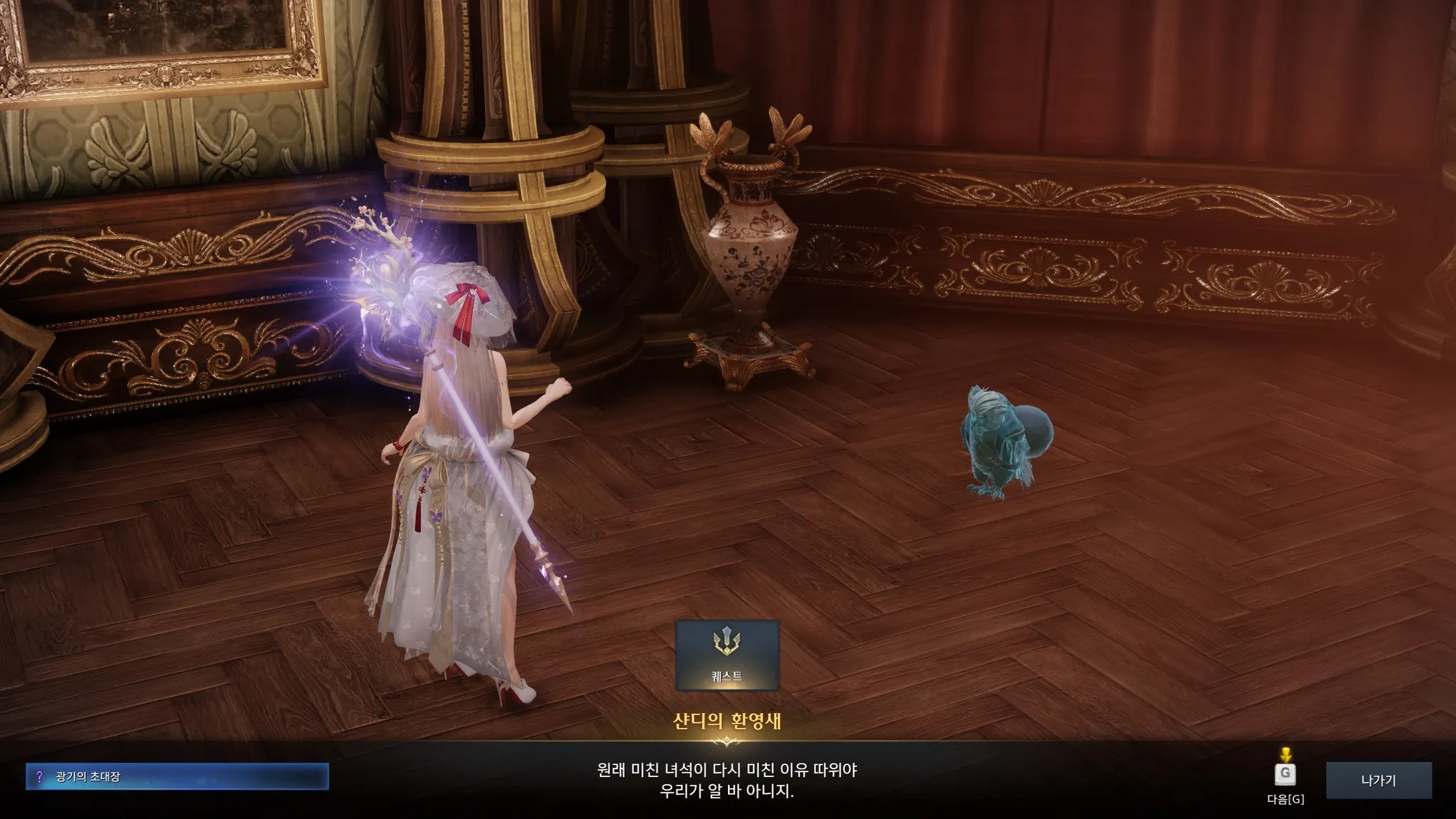
Task: Select the 광기의 초대장 quest entry
Action: tap(177, 776)
